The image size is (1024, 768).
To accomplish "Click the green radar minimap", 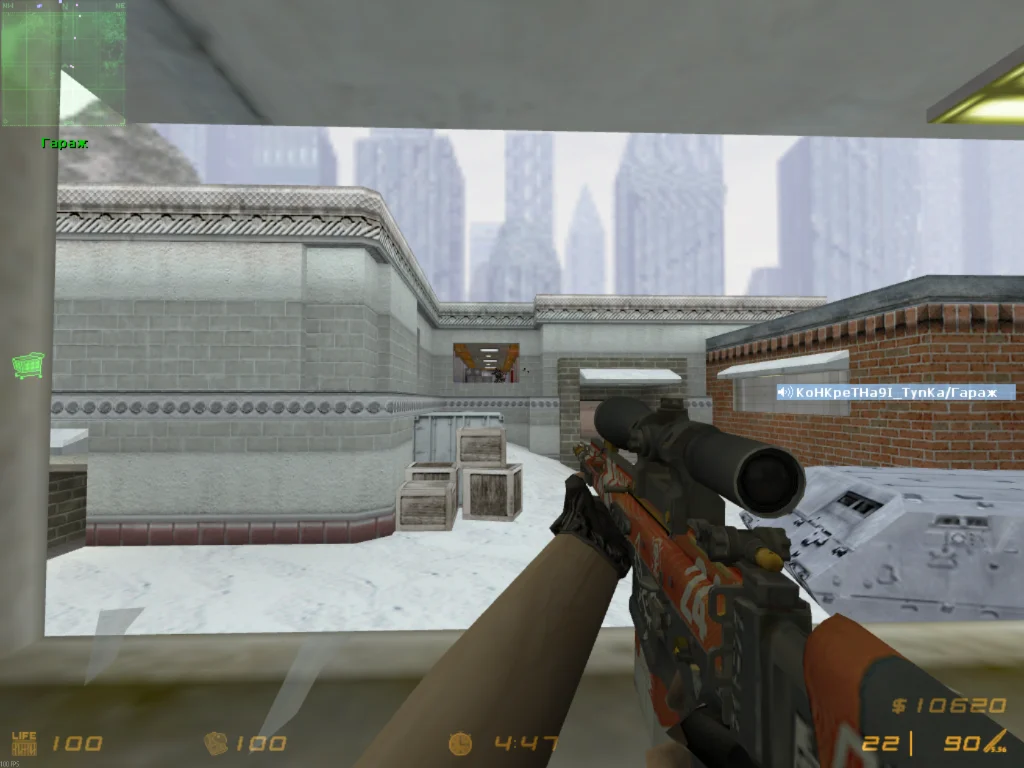I will coord(64,64).
